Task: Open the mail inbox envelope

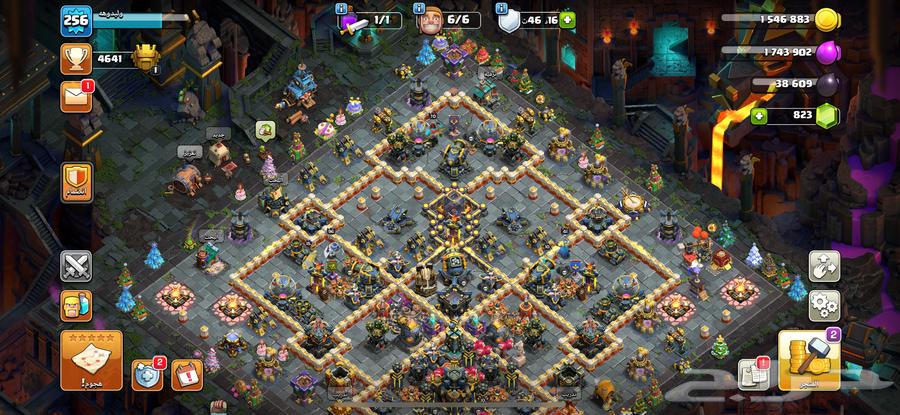Action: point(76,97)
